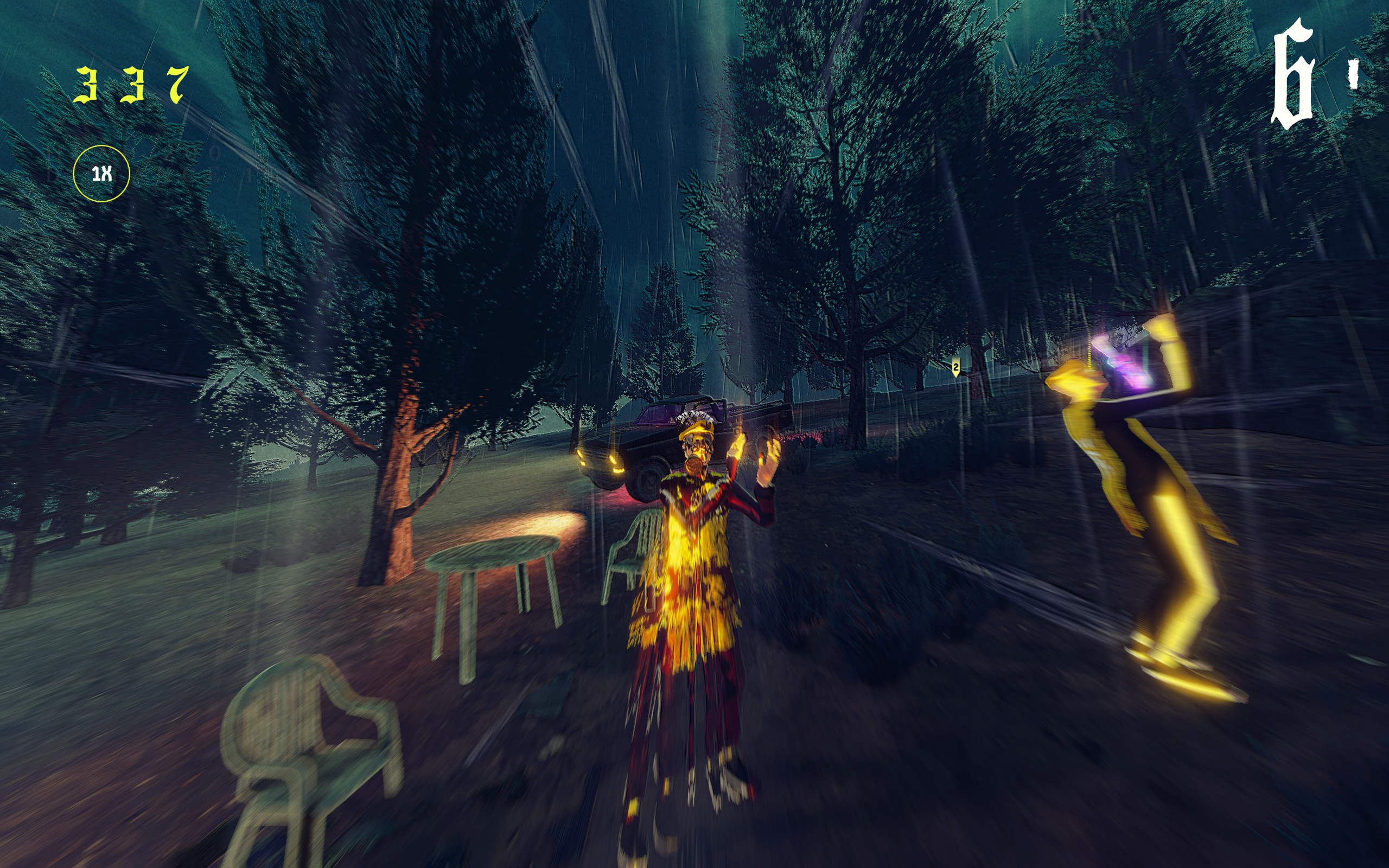Select the yellow waypoint marker numbered 2
Viewport: 1389px width, 868px height.
(x=955, y=367)
